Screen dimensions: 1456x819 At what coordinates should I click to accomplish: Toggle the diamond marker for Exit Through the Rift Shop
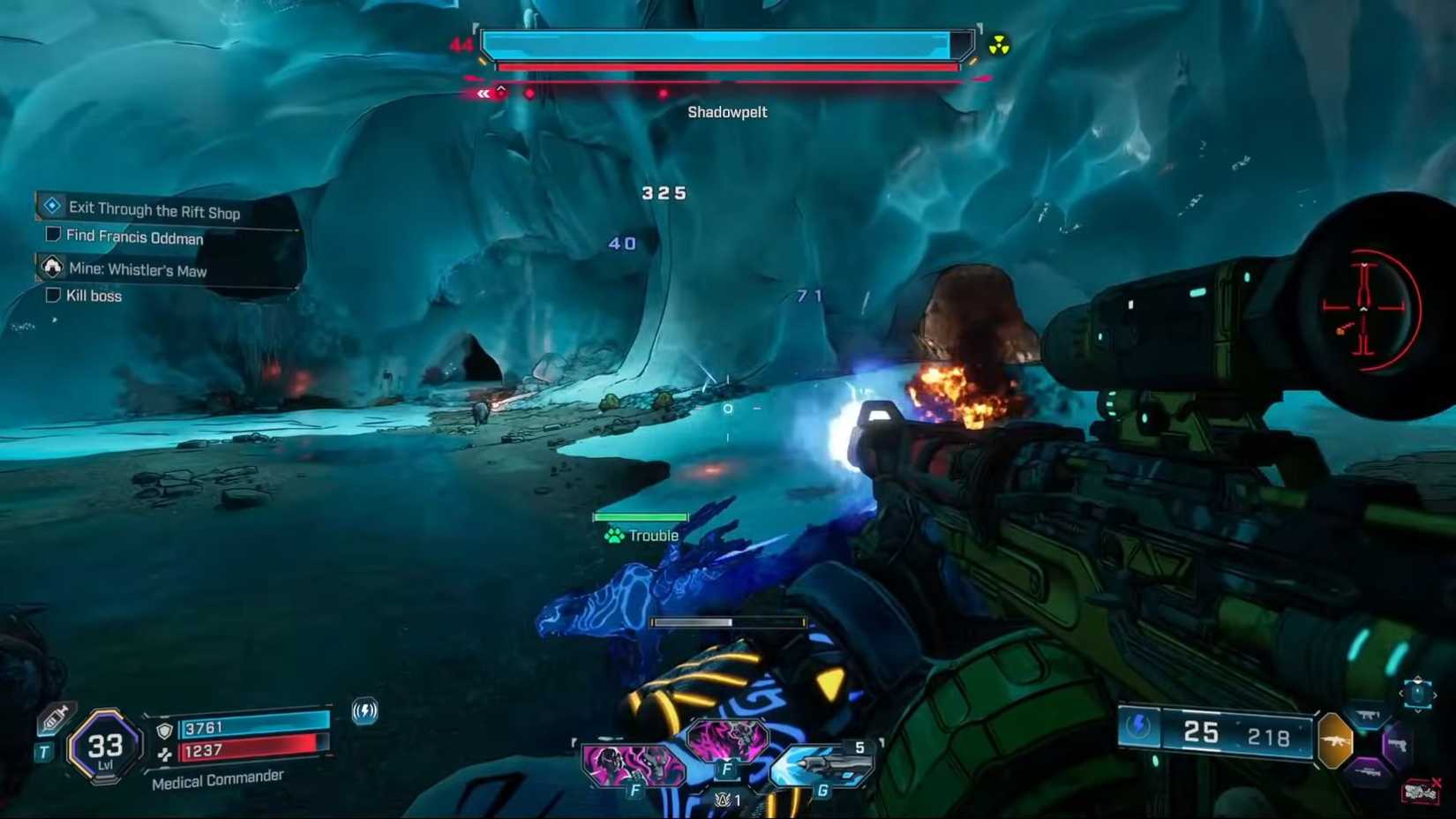[52, 205]
